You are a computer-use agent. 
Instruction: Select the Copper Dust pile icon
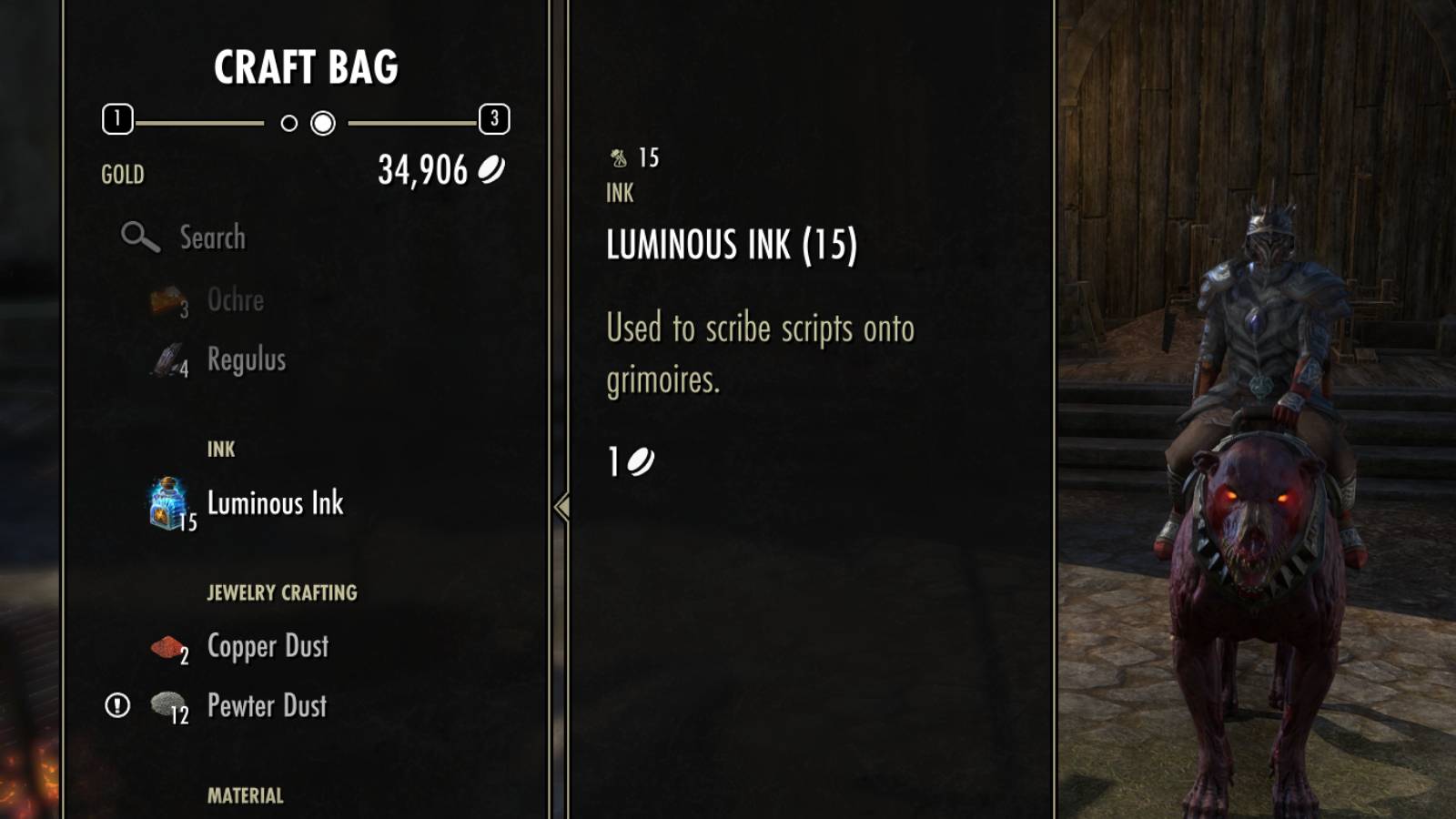click(x=167, y=646)
